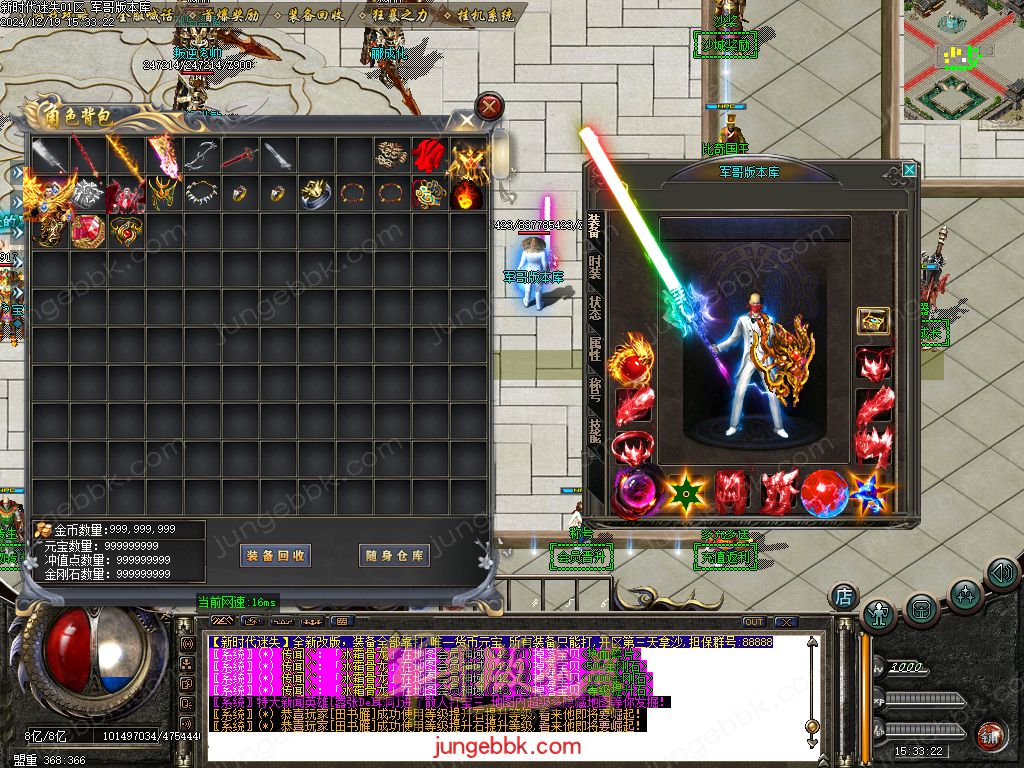
Task: Select the red cloth item in the backpack
Action: click(428, 154)
